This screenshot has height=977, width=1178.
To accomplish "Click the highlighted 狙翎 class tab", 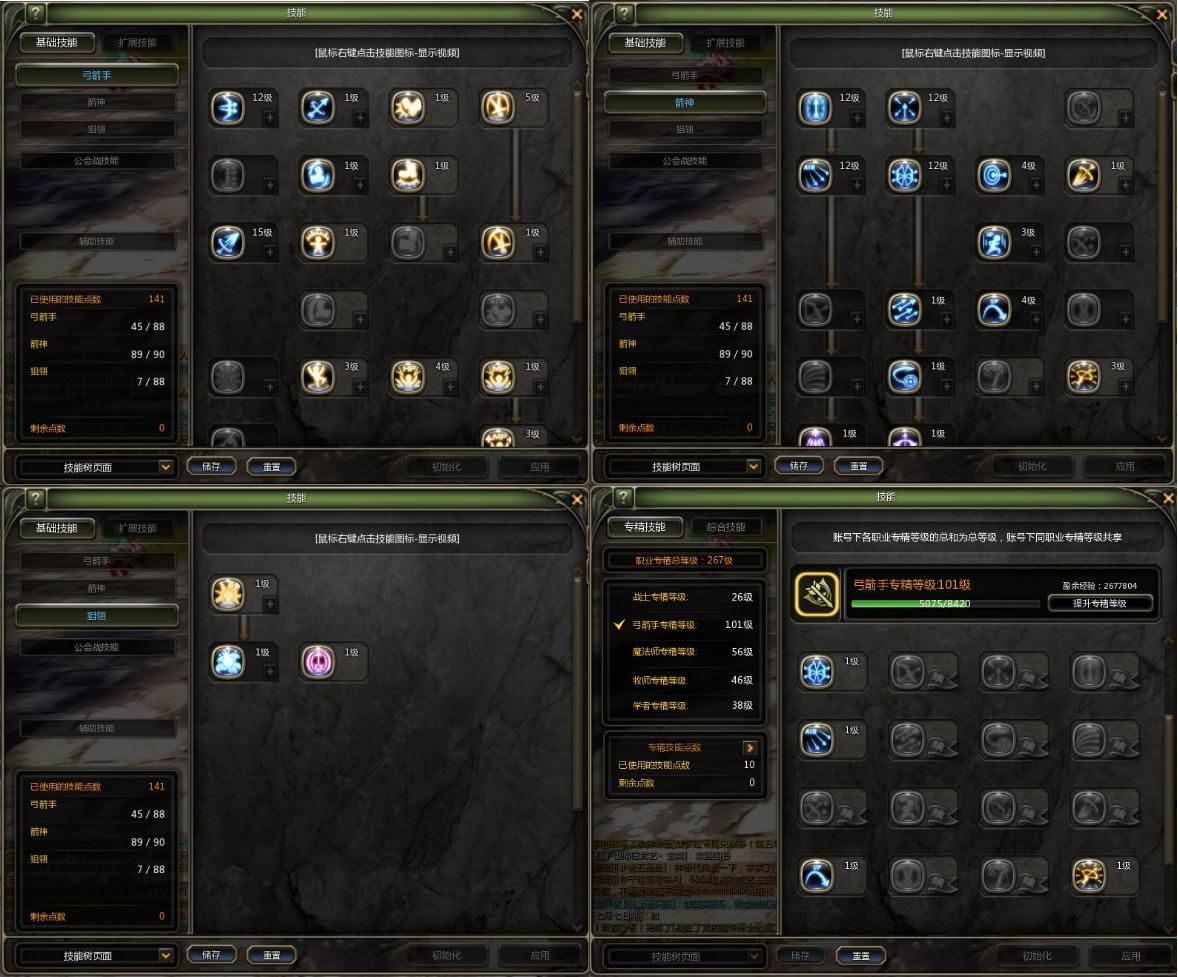I will point(97,616).
